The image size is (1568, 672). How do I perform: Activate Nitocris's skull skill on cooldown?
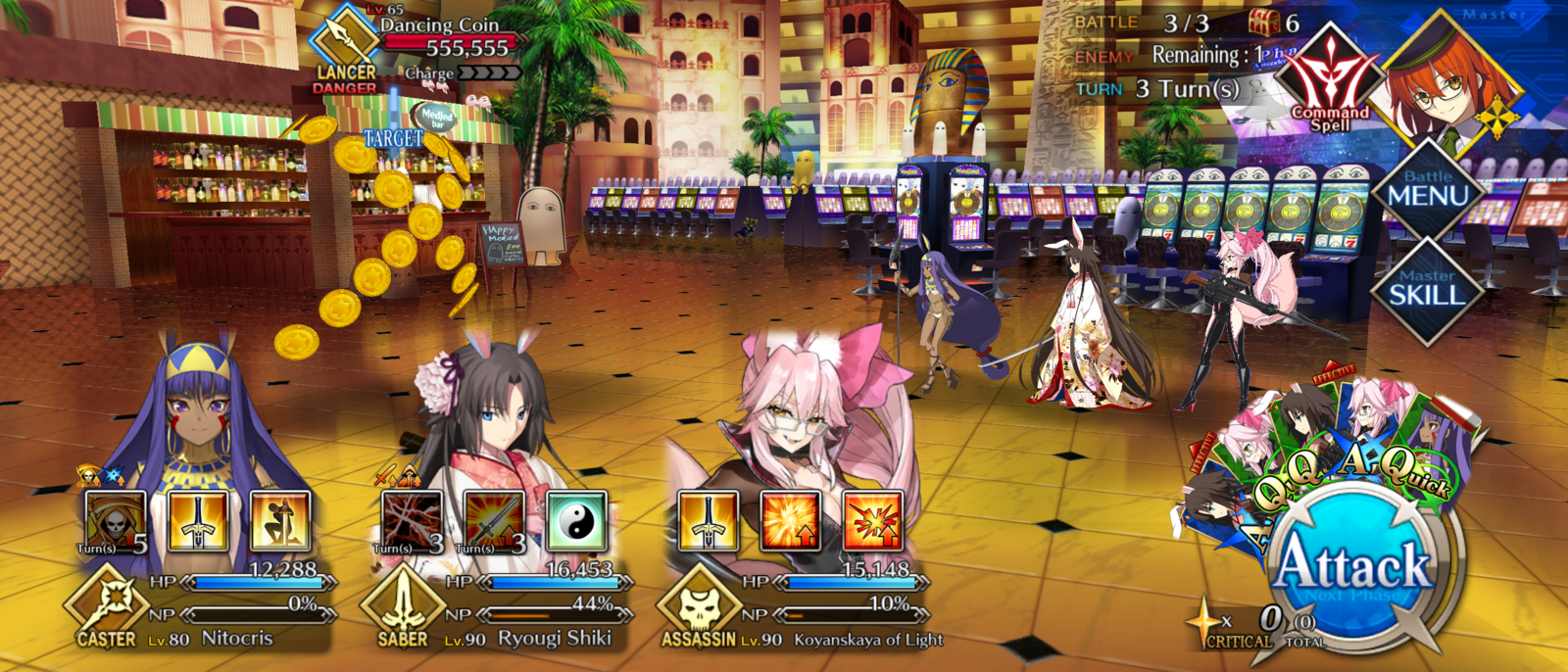(x=116, y=522)
